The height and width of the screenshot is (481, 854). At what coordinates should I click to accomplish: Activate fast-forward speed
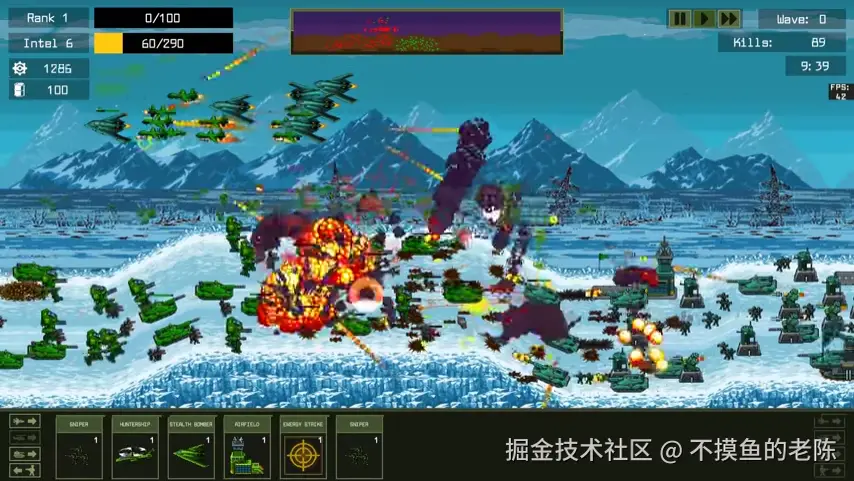point(729,18)
